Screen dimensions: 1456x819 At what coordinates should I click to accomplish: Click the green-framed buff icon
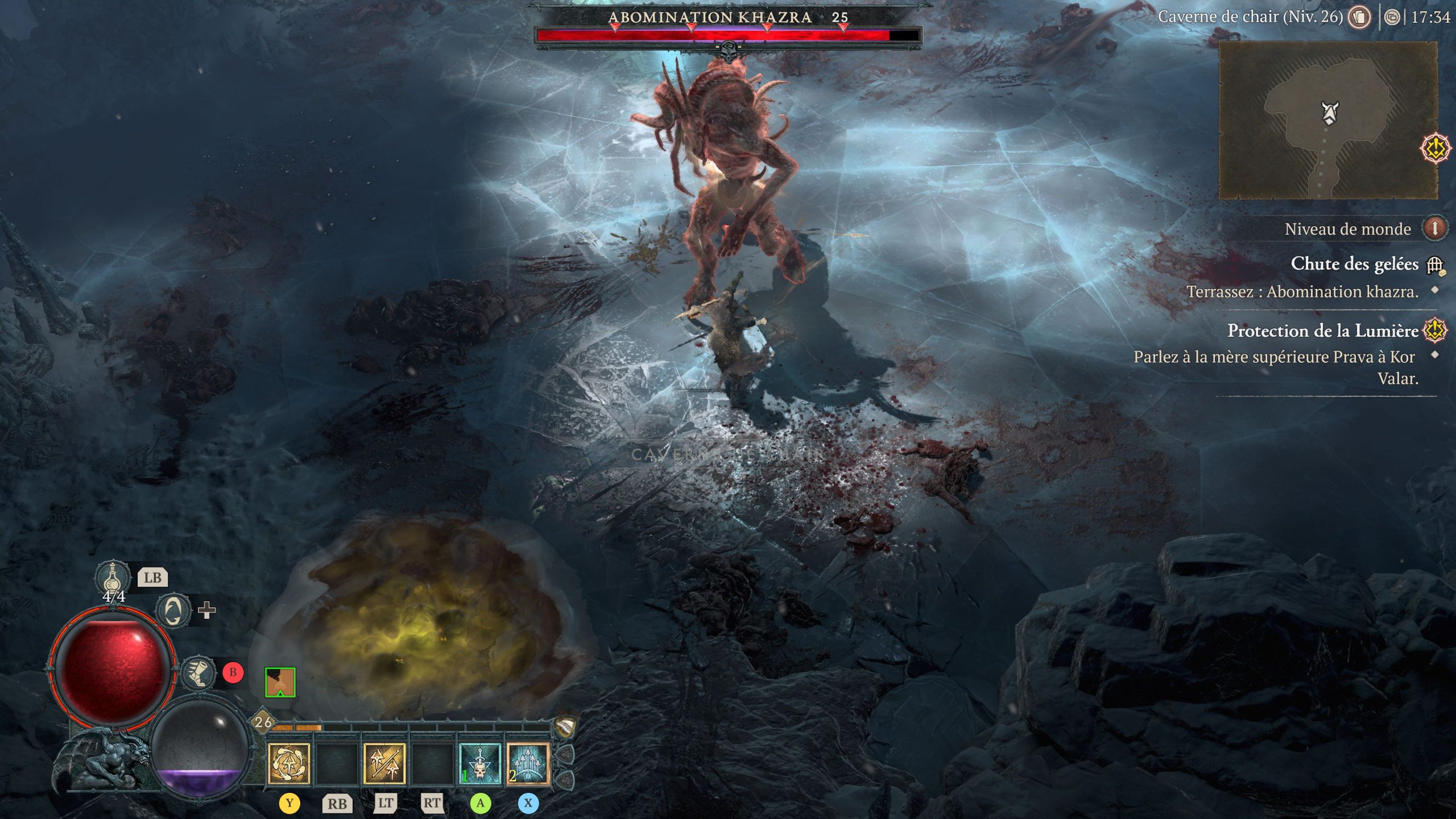(280, 682)
